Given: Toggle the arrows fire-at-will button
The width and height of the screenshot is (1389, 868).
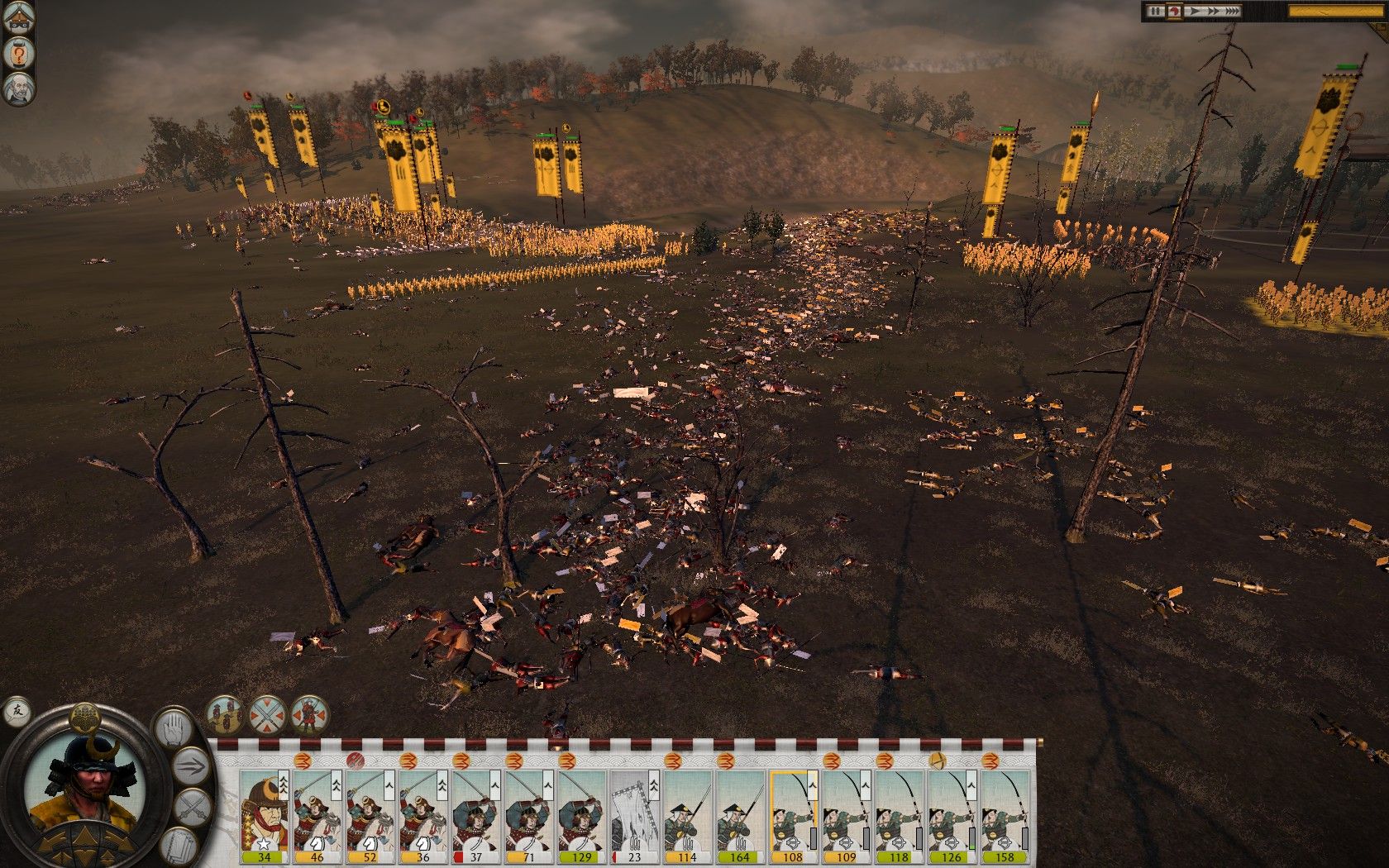Looking at the screenshot, I should pyautogui.click(x=192, y=765).
